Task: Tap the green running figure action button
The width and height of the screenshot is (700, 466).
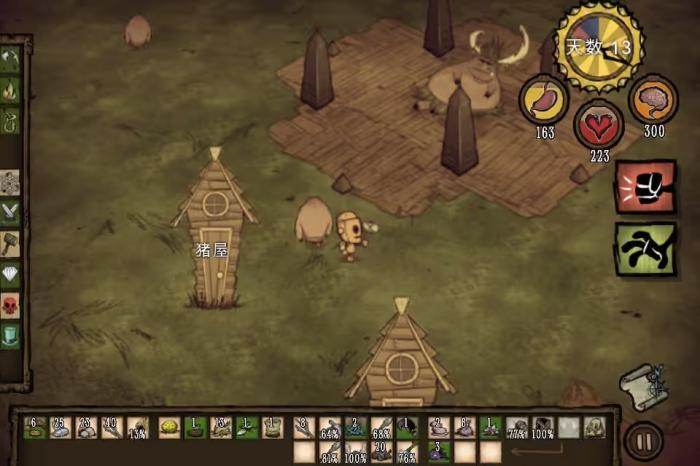Action: (645, 248)
